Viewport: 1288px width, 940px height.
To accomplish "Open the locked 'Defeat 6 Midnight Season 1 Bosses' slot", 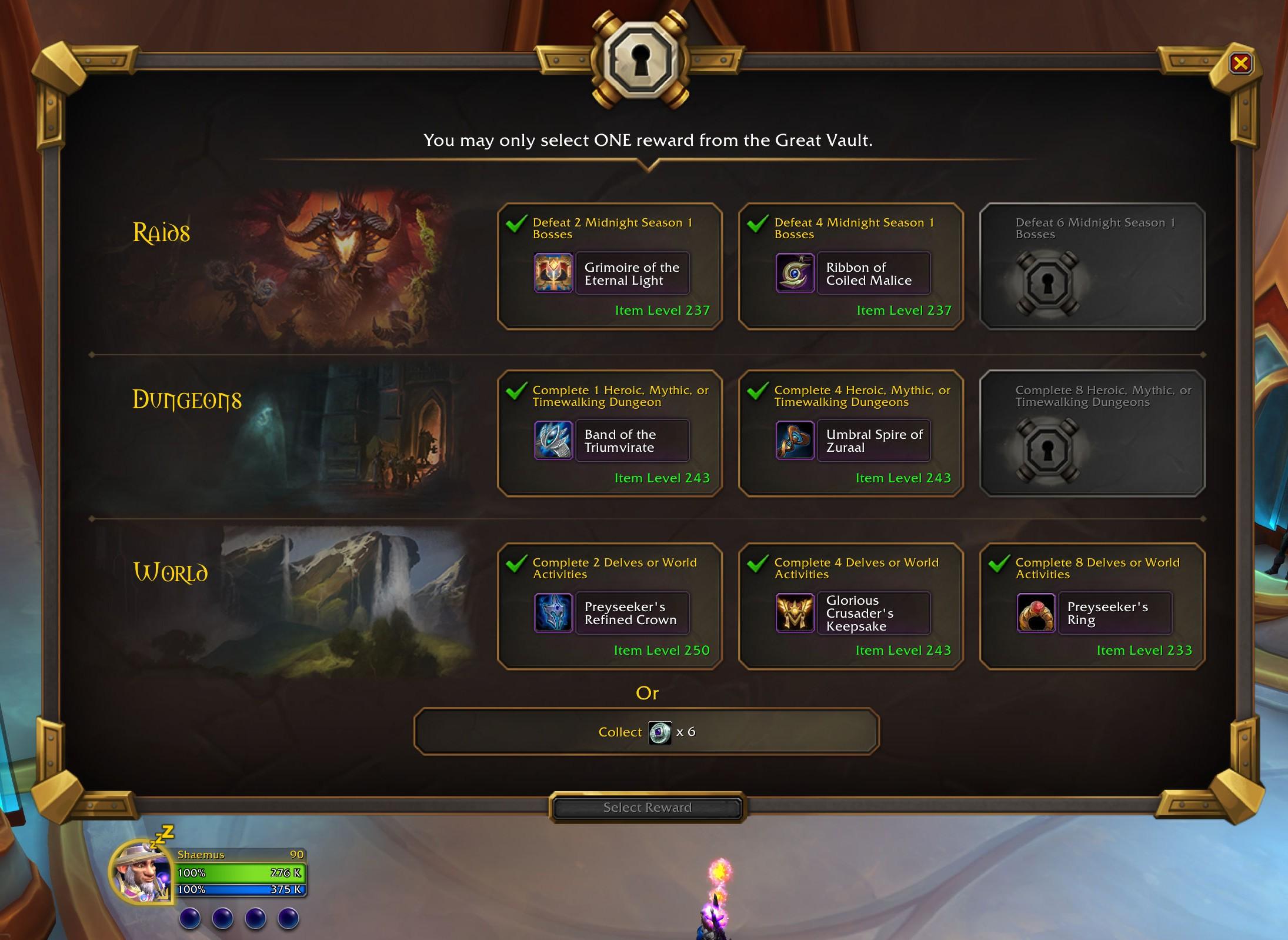I will tap(1091, 268).
